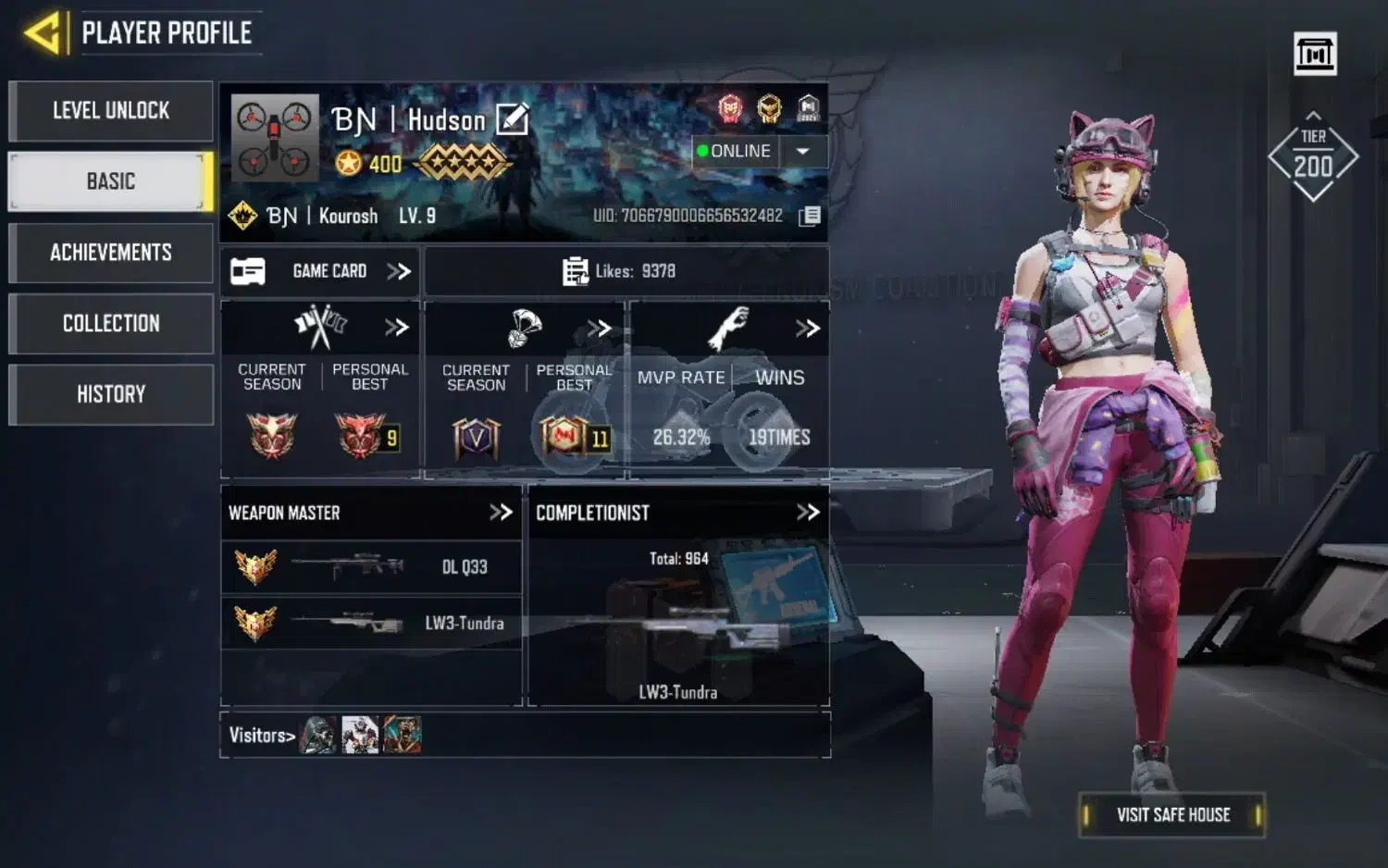Expand the Completionist section
The width and height of the screenshot is (1388, 868).
[808, 513]
